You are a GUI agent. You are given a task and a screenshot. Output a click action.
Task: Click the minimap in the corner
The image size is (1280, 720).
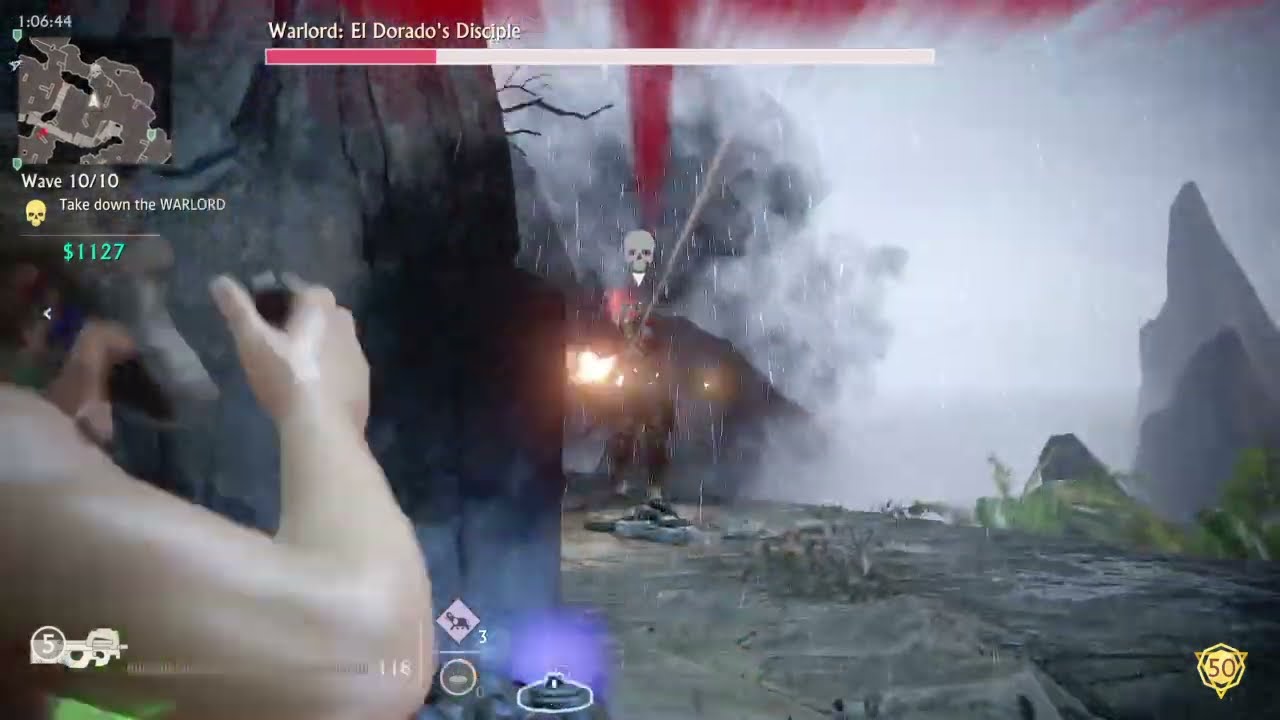[93, 101]
